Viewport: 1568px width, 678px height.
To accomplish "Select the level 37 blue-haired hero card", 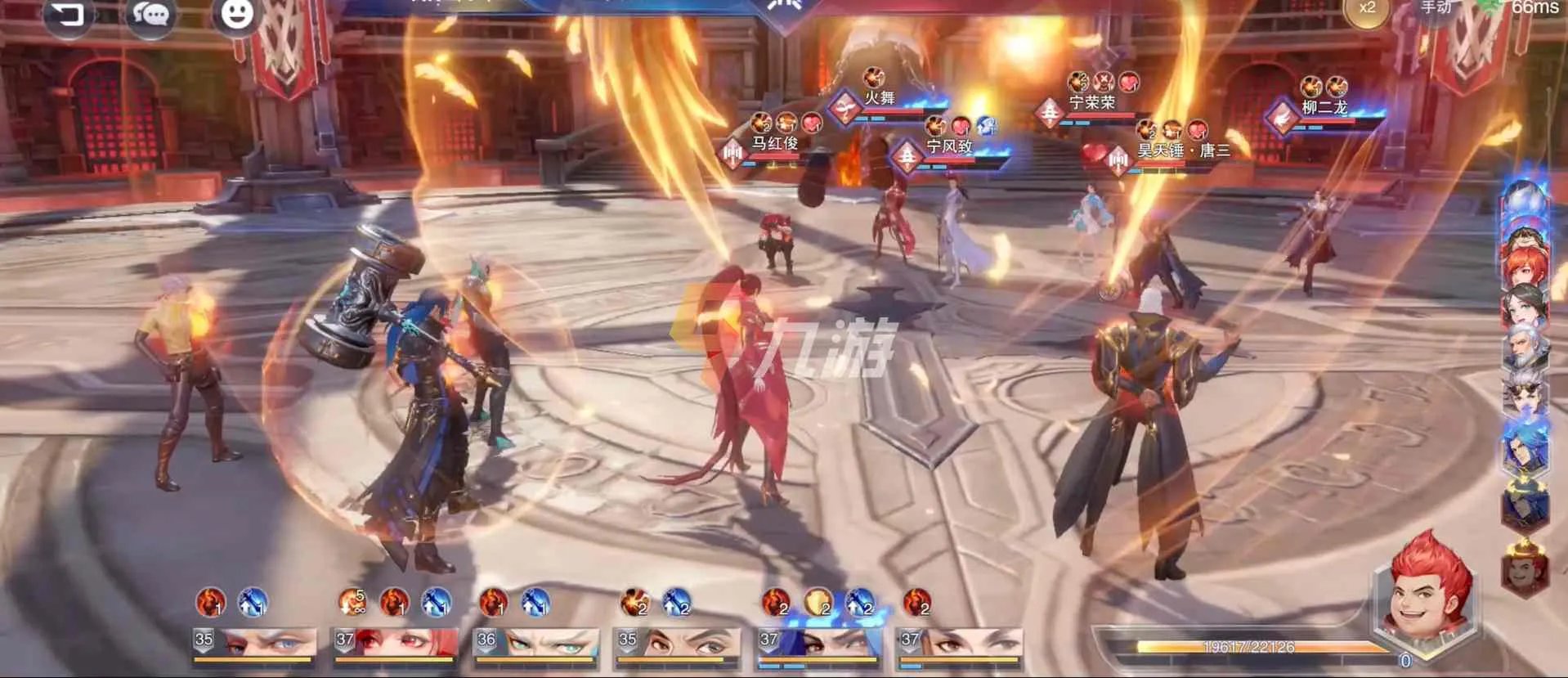I will pyautogui.click(x=818, y=645).
